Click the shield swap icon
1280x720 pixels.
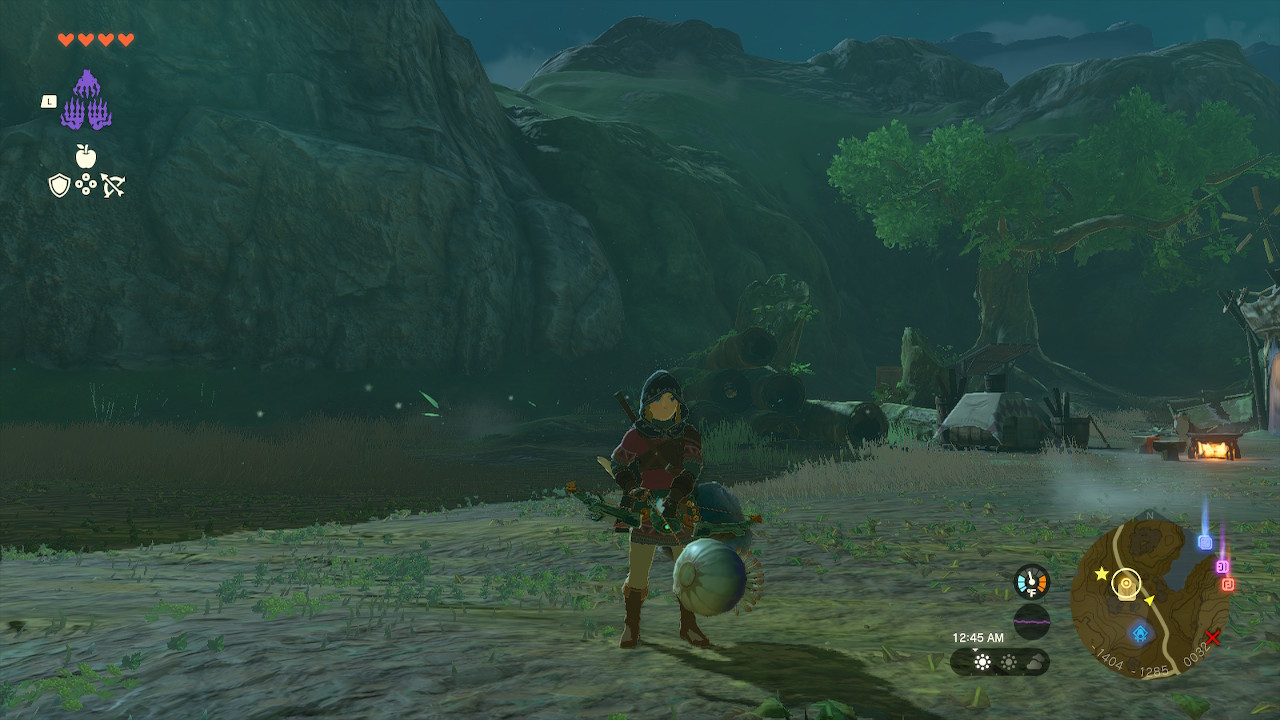pyautogui.click(x=58, y=183)
